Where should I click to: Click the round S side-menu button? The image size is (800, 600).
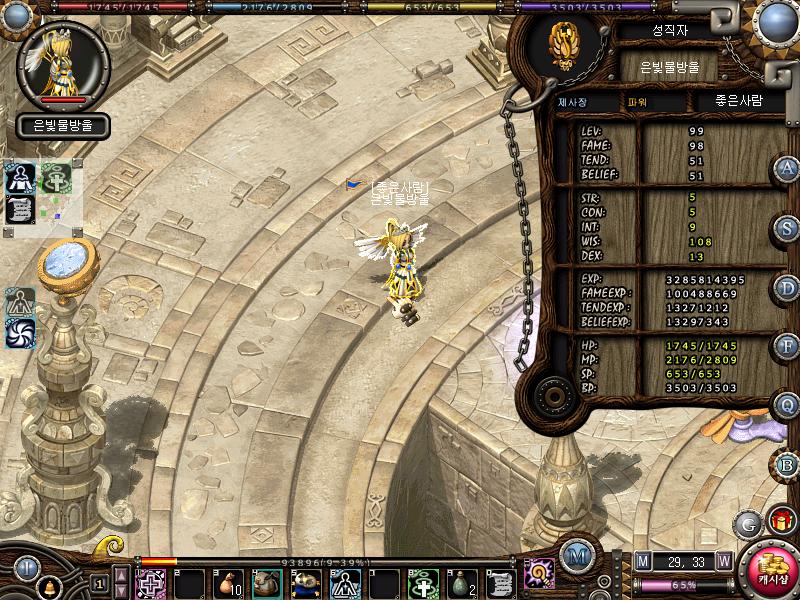click(x=787, y=228)
